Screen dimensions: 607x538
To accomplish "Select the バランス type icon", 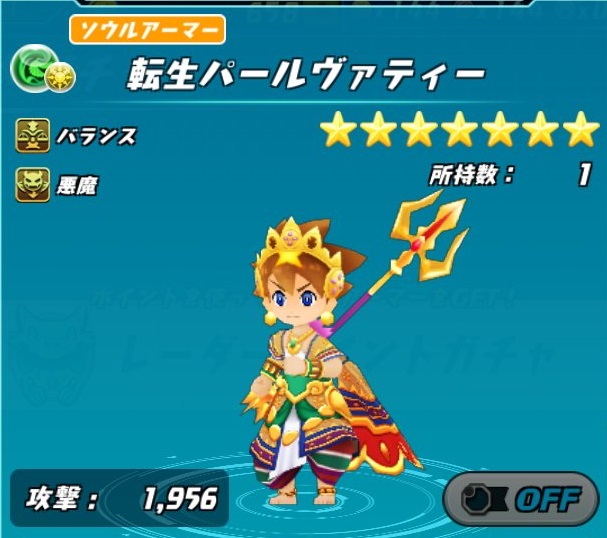I will click(x=31, y=134).
